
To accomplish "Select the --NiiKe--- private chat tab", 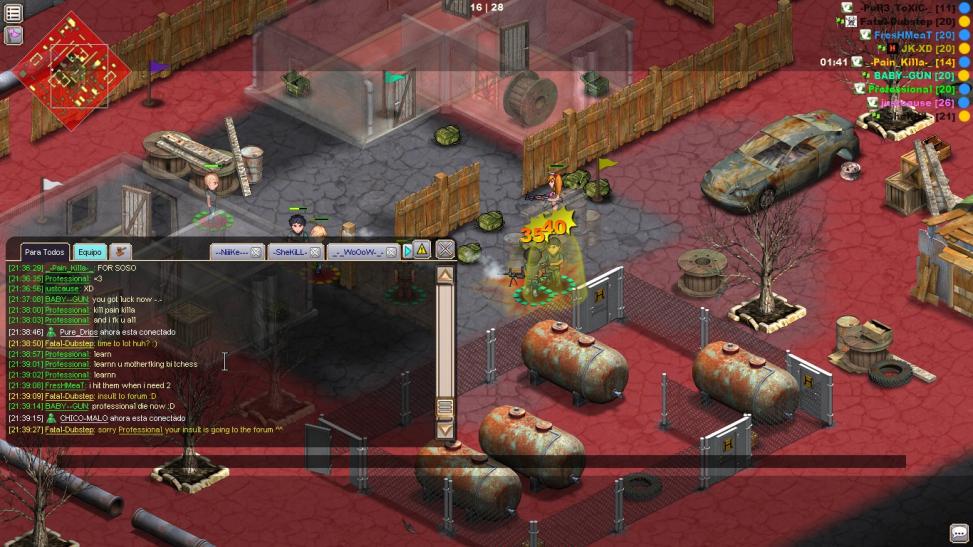I will point(231,252).
